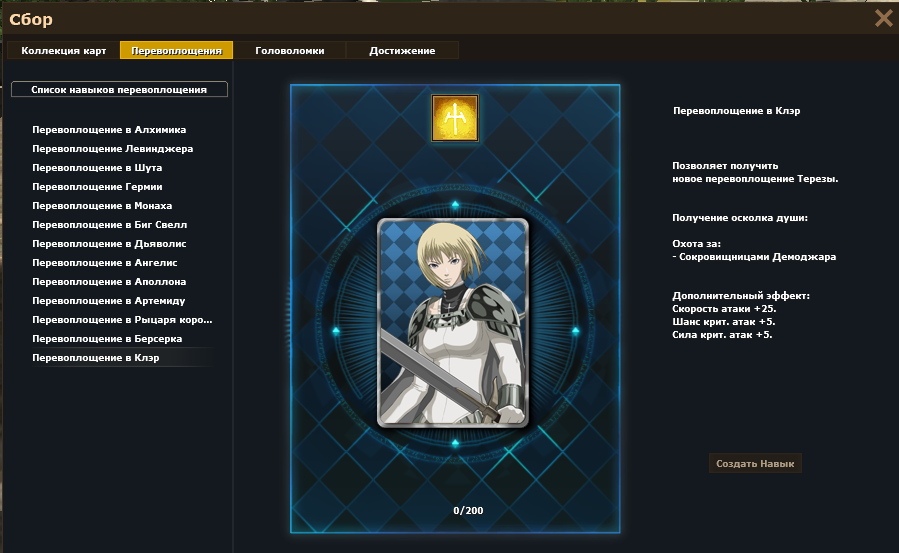899x553 pixels.
Task: Select Перевоплощение в Аполлона
Action: point(109,282)
